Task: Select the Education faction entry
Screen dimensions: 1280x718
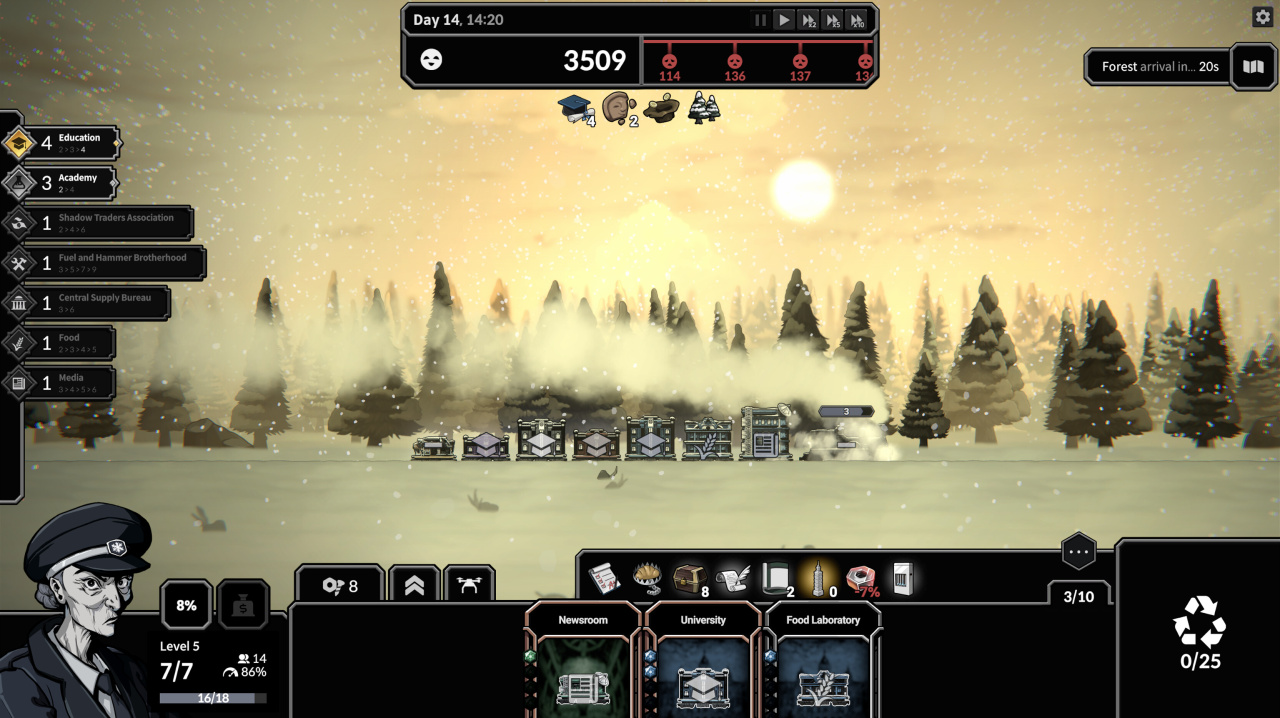Action: point(62,143)
